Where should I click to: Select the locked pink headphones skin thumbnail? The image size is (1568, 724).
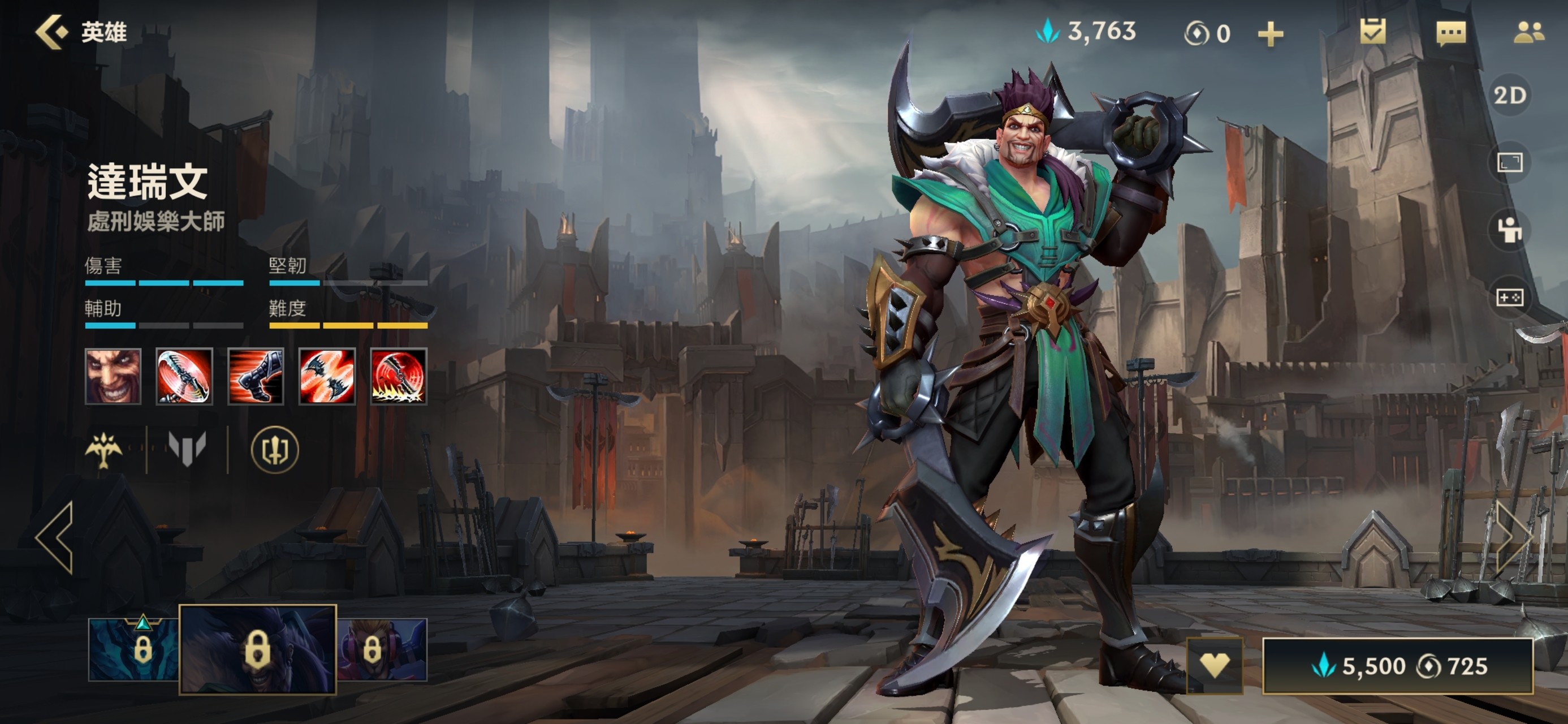[x=382, y=649]
